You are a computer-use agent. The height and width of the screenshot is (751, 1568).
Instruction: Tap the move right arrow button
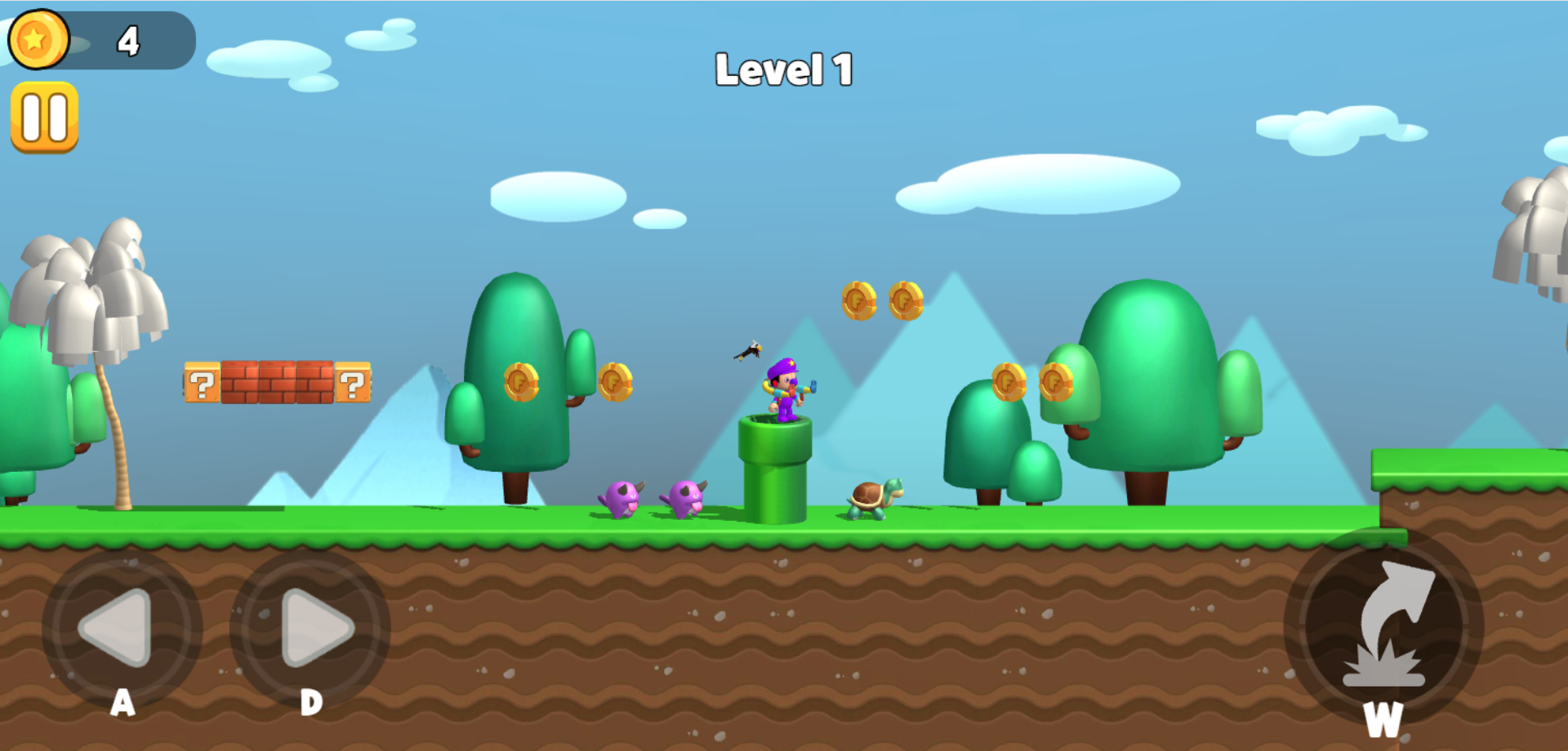[310, 628]
